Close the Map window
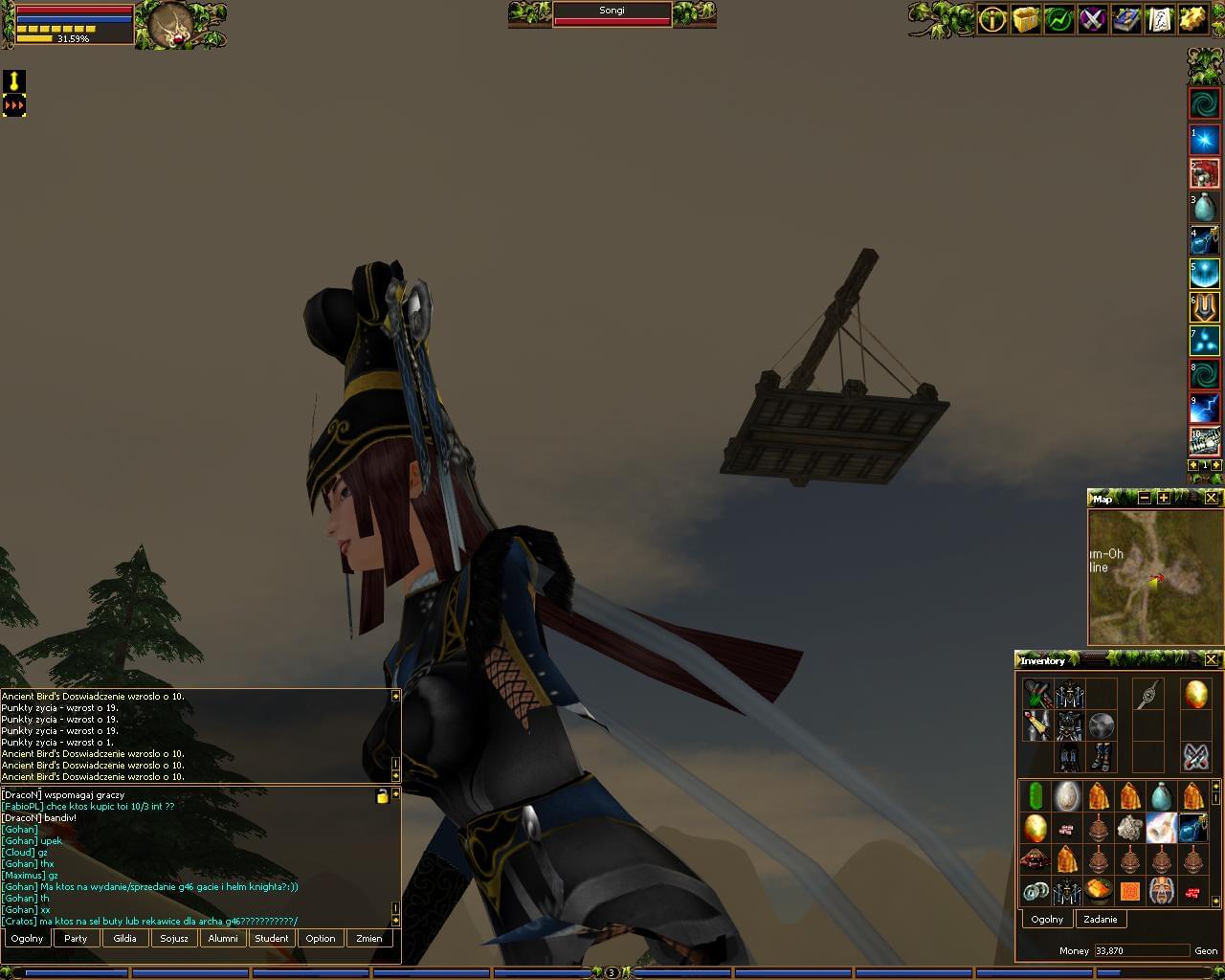 coord(1211,498)
